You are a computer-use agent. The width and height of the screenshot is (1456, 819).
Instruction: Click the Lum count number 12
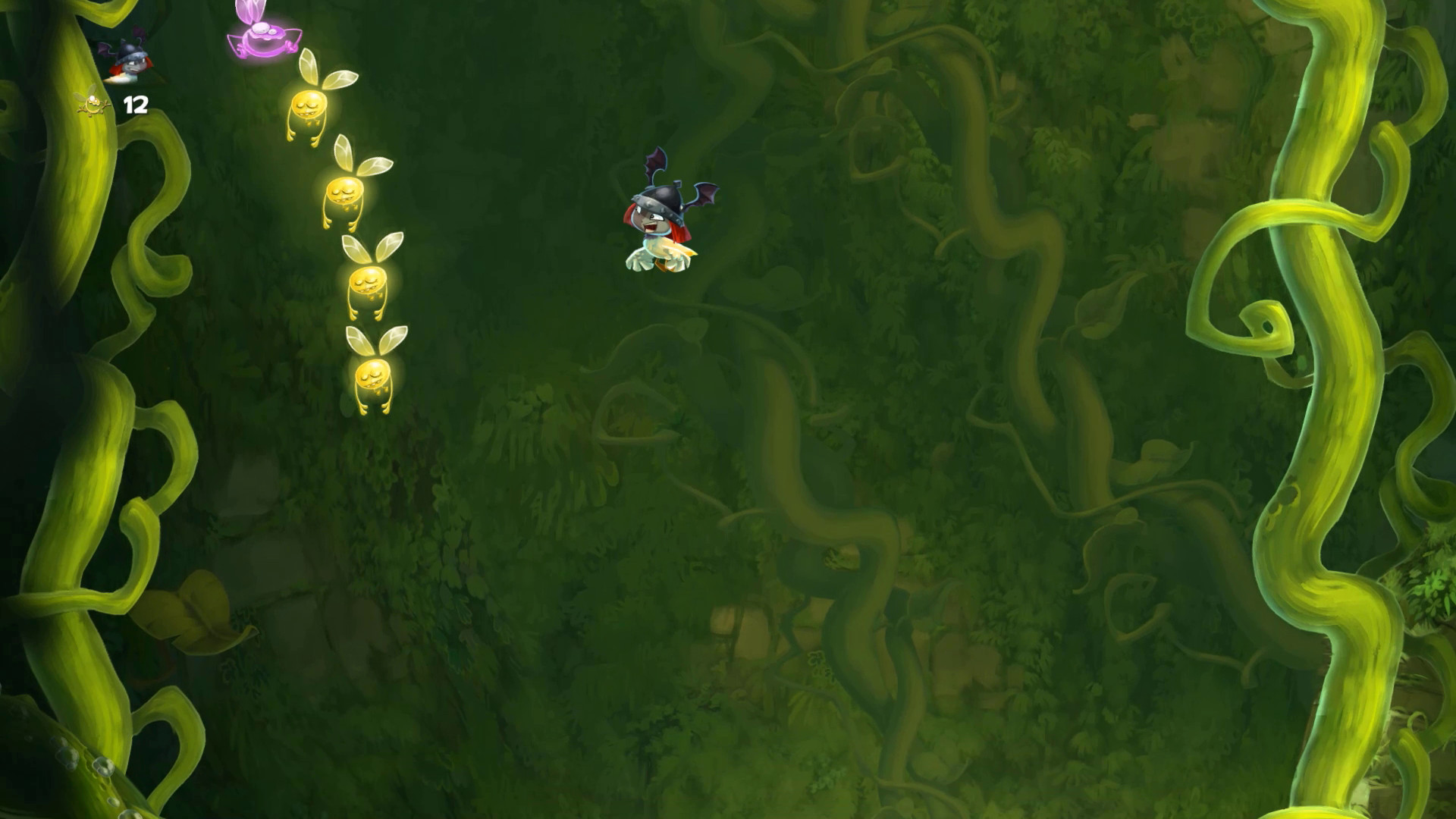pyautogui.click(x=135, y=106)
